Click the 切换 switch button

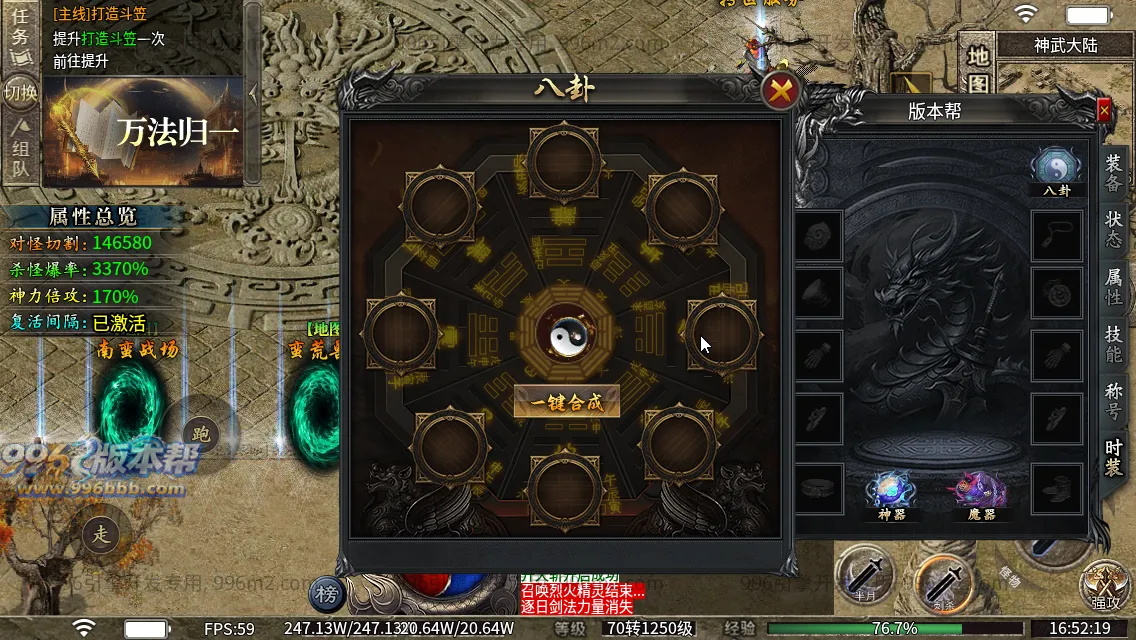click(x=20, y=93)
